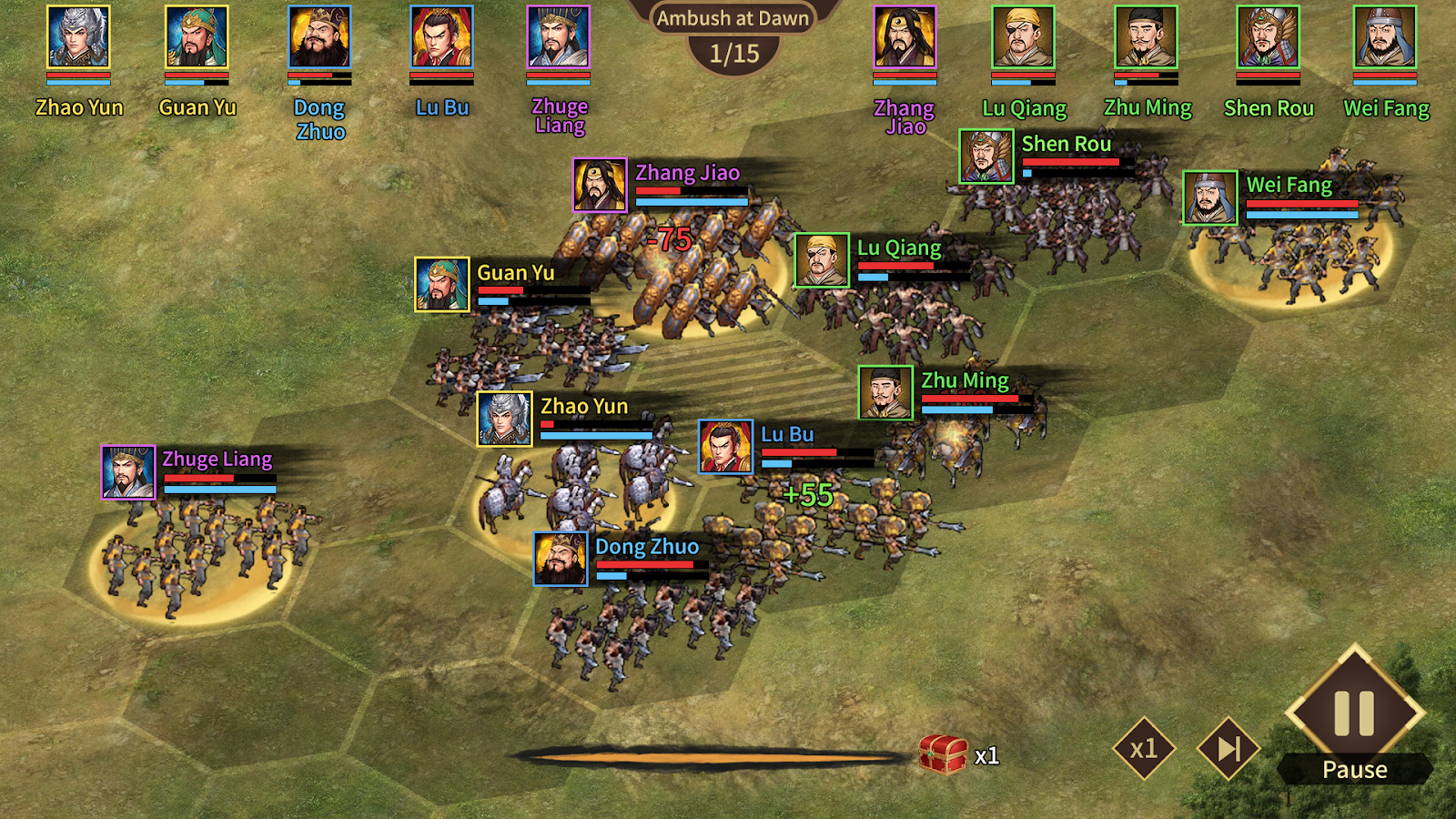
Task: Toggle the x1 battle speed button
Action: [x=1144, y=748]
